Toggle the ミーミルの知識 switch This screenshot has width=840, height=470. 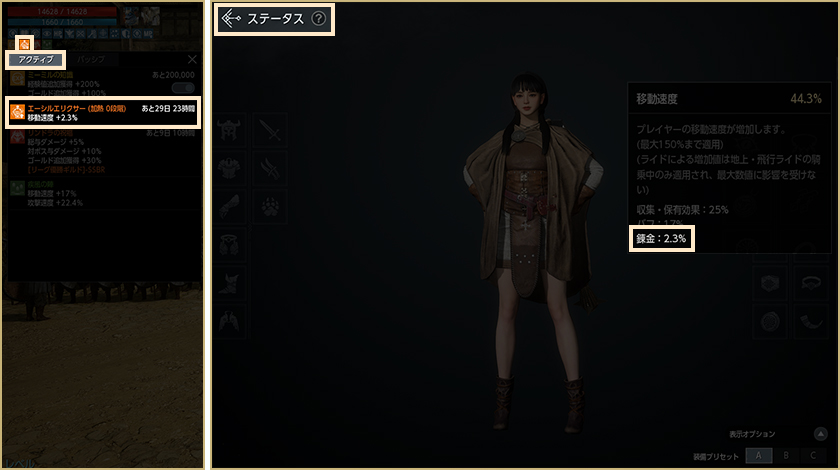pyautogui.click(x=183, y=88)
